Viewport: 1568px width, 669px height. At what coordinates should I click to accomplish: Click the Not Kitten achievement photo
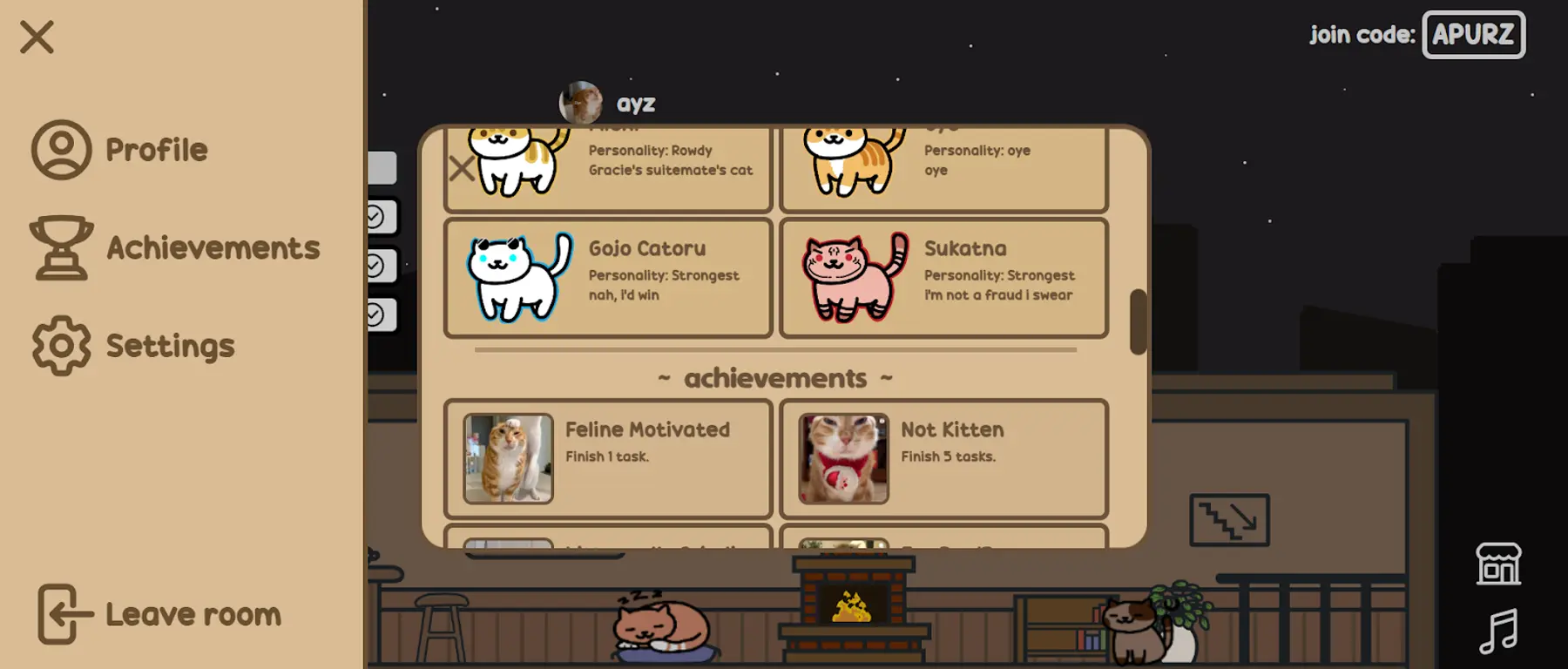(842, 459)
